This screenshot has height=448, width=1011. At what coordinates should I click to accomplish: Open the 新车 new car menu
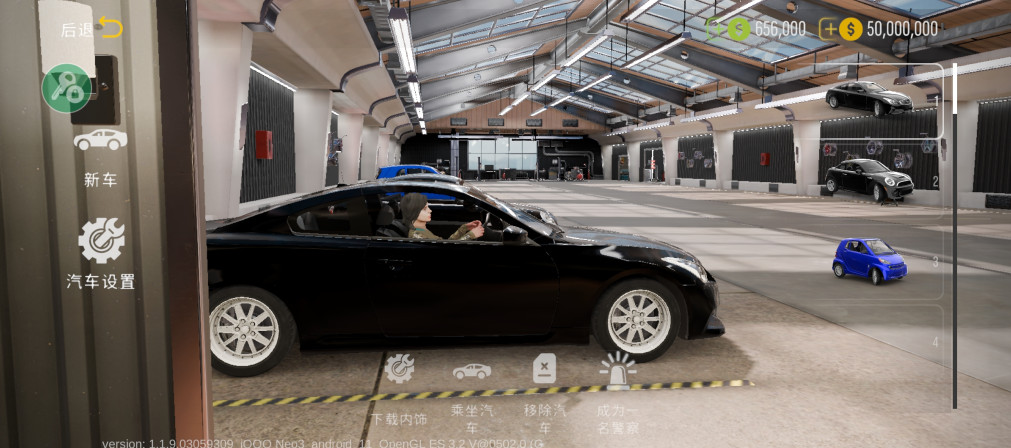pos(100,155)
